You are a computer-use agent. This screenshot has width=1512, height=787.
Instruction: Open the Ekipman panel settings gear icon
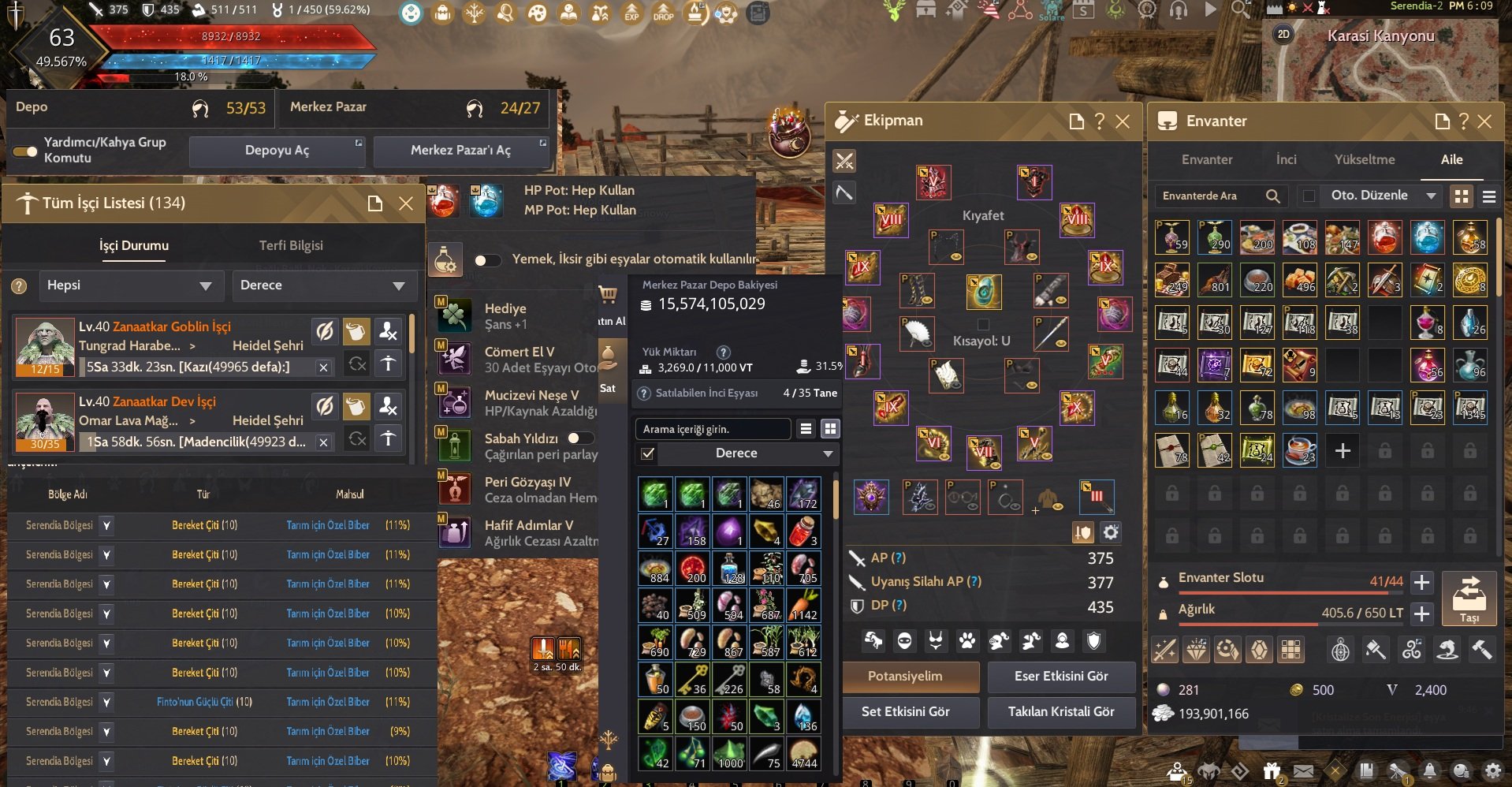point(1111,532)
